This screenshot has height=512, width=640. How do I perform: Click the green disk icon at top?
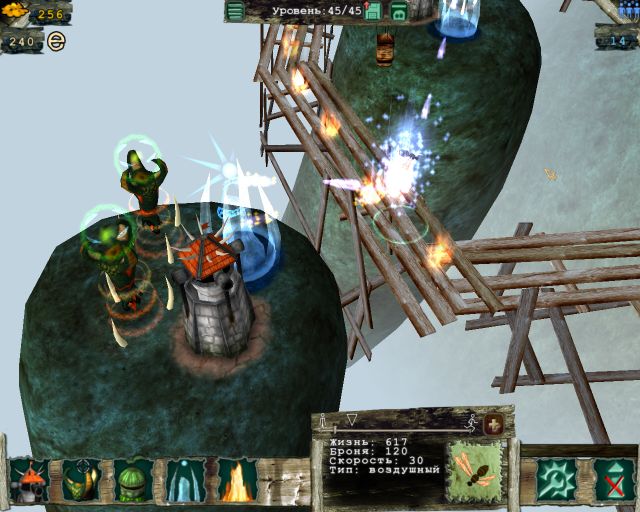click(398, 11)
